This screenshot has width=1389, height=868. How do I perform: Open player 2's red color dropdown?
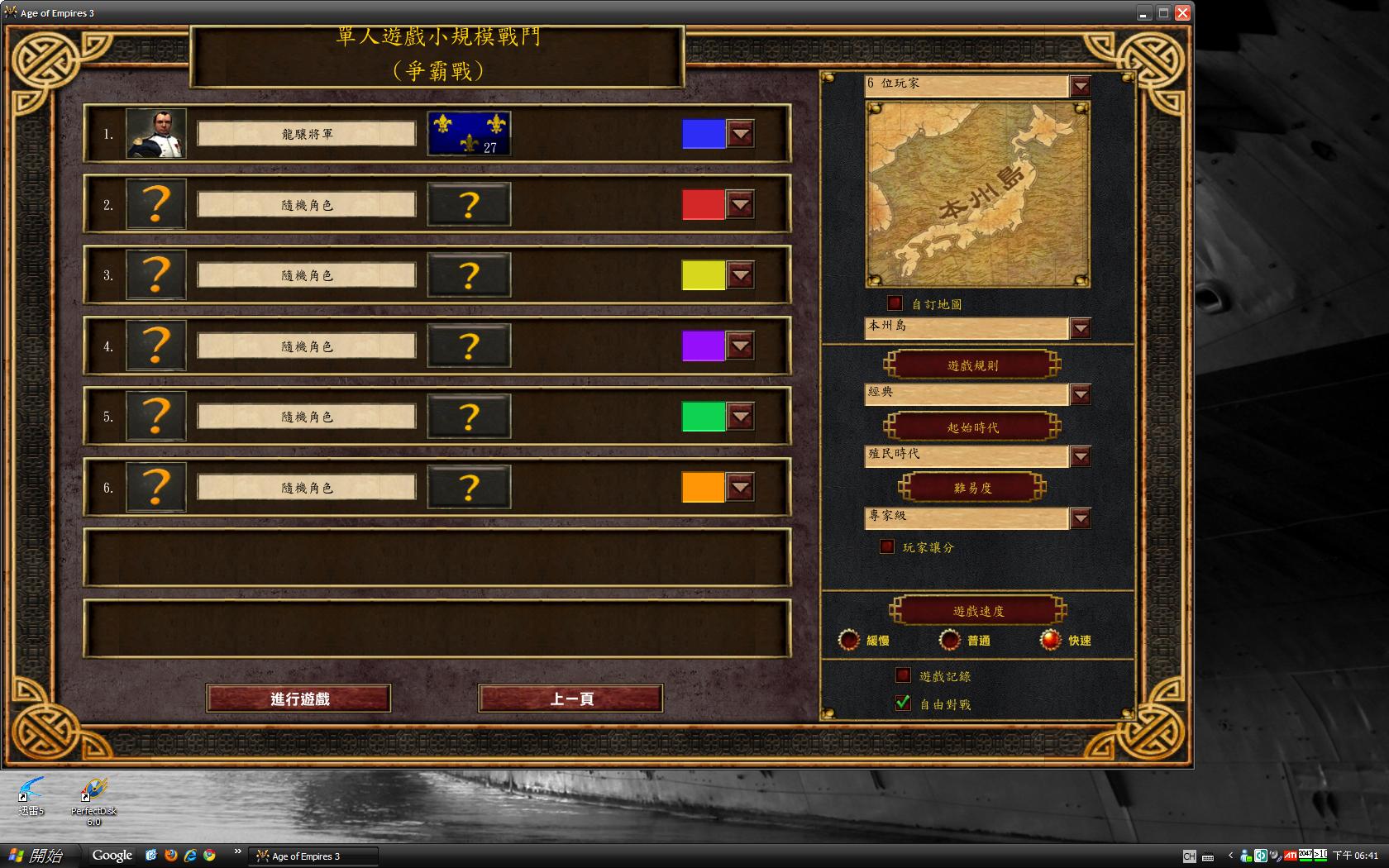tap(740, 204)
